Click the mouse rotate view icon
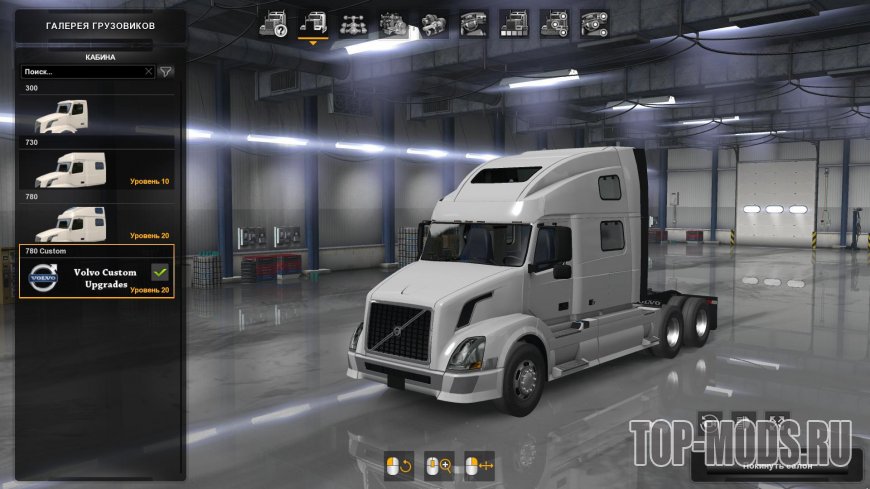Screen dimensions: 870x489 click(x=399, y=465)
